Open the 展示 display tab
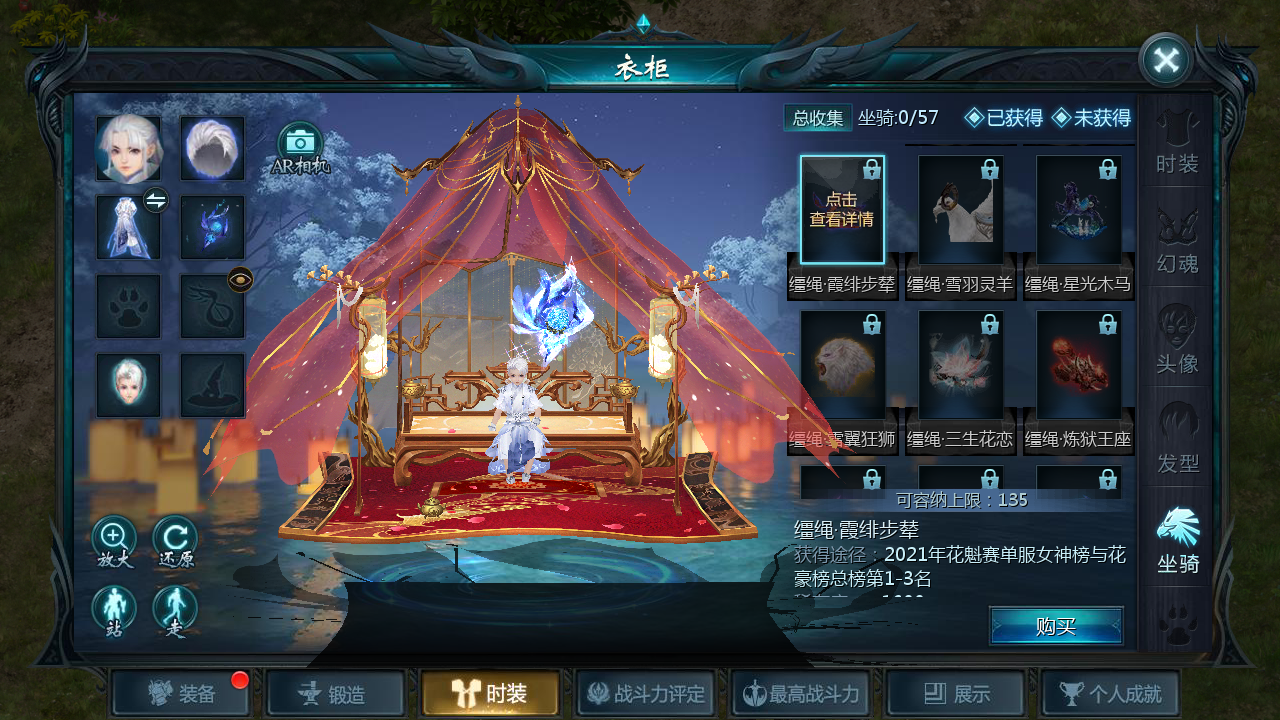1280x720 pixels. click(956, 693)
